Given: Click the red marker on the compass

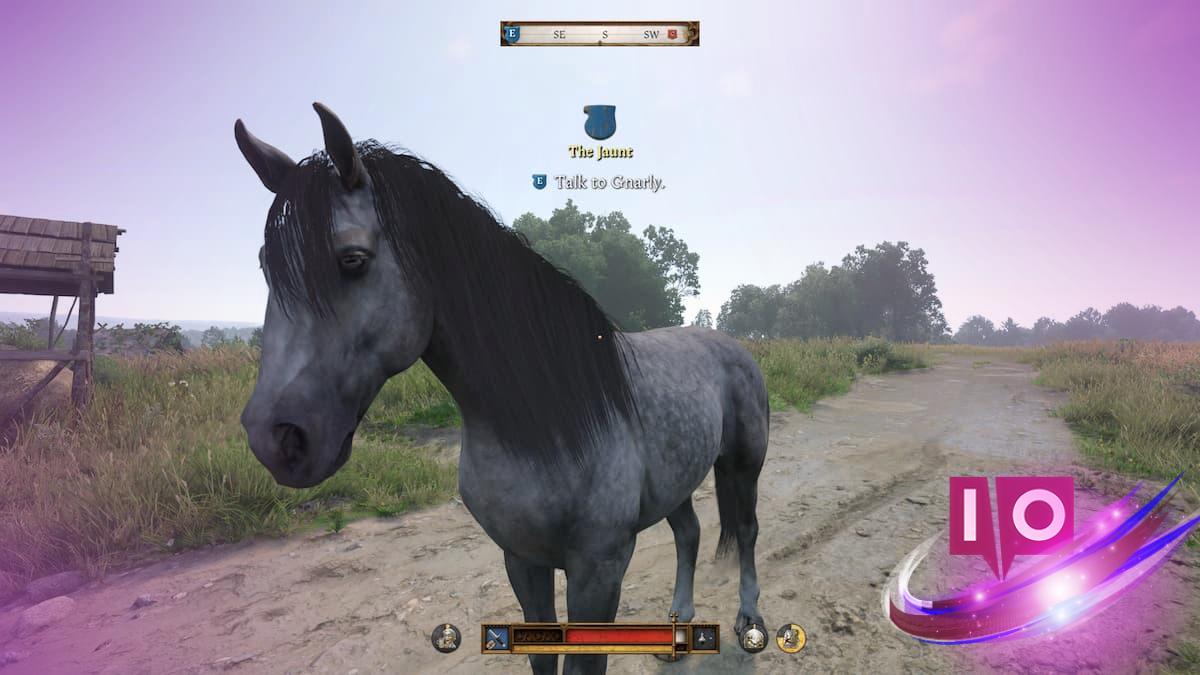Looking at the screenshot, I should (x=672, y=34).
